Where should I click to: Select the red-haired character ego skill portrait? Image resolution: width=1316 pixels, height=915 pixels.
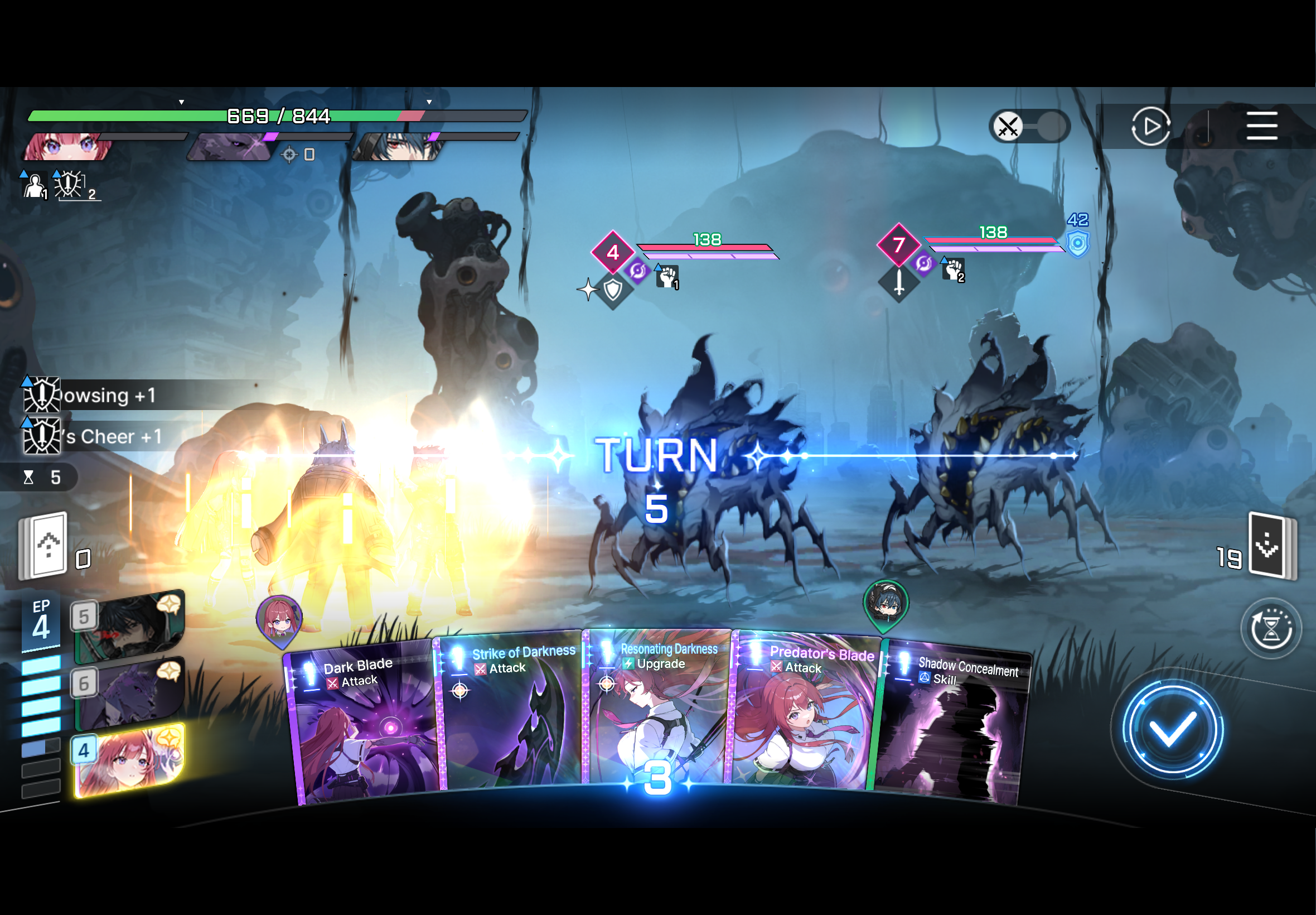pyautogui.click(x=129, y=760)
